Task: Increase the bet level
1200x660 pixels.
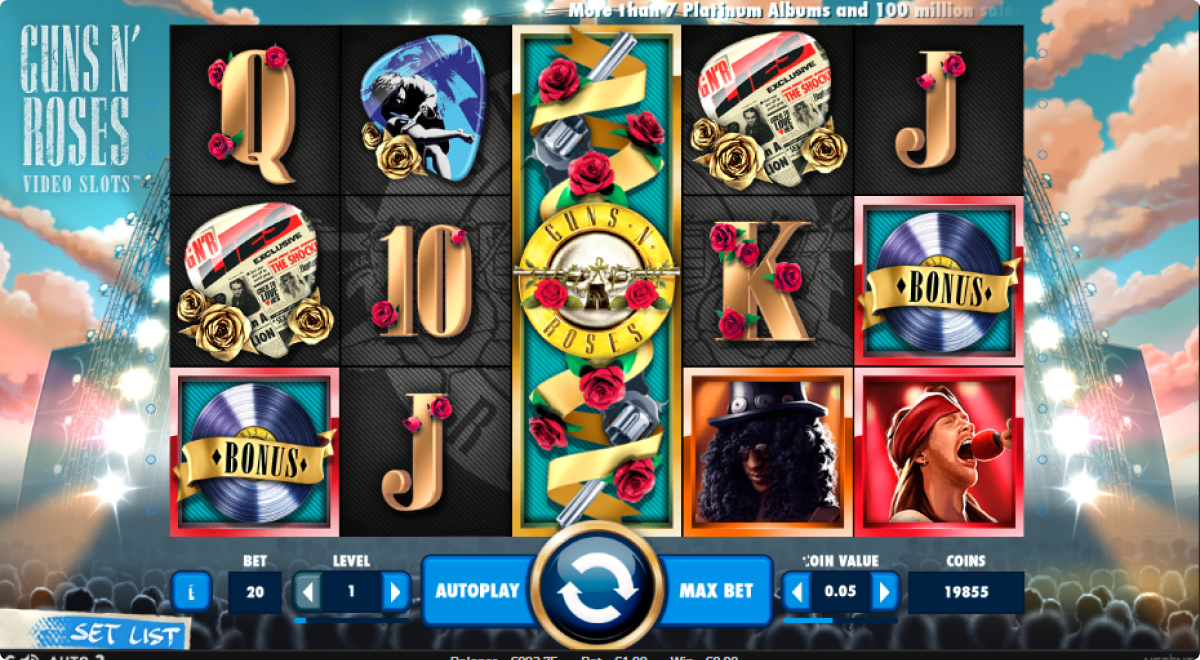Action: click(395, 592)
